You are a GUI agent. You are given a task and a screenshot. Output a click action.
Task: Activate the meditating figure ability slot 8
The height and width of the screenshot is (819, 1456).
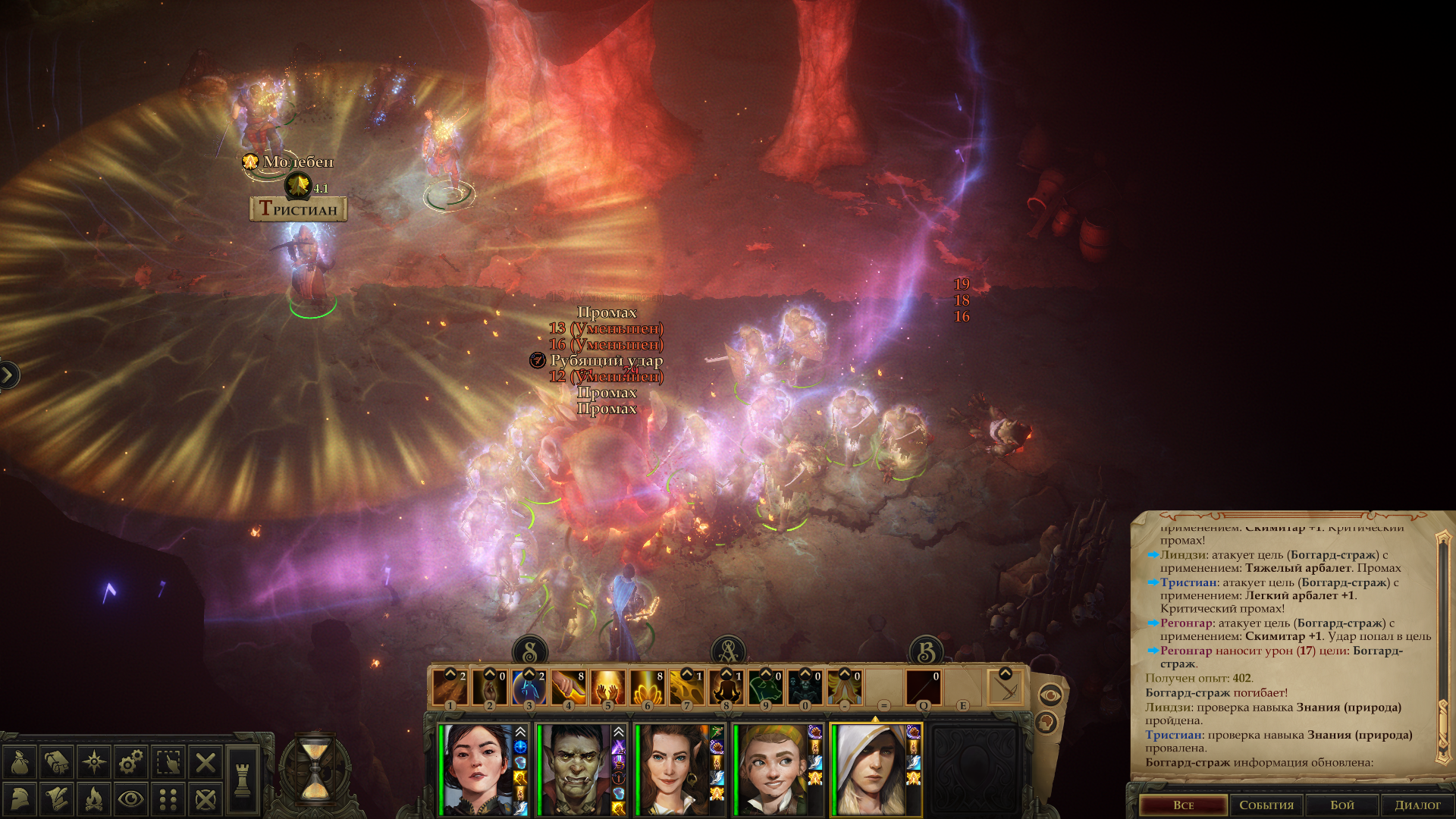coord(726,688)
